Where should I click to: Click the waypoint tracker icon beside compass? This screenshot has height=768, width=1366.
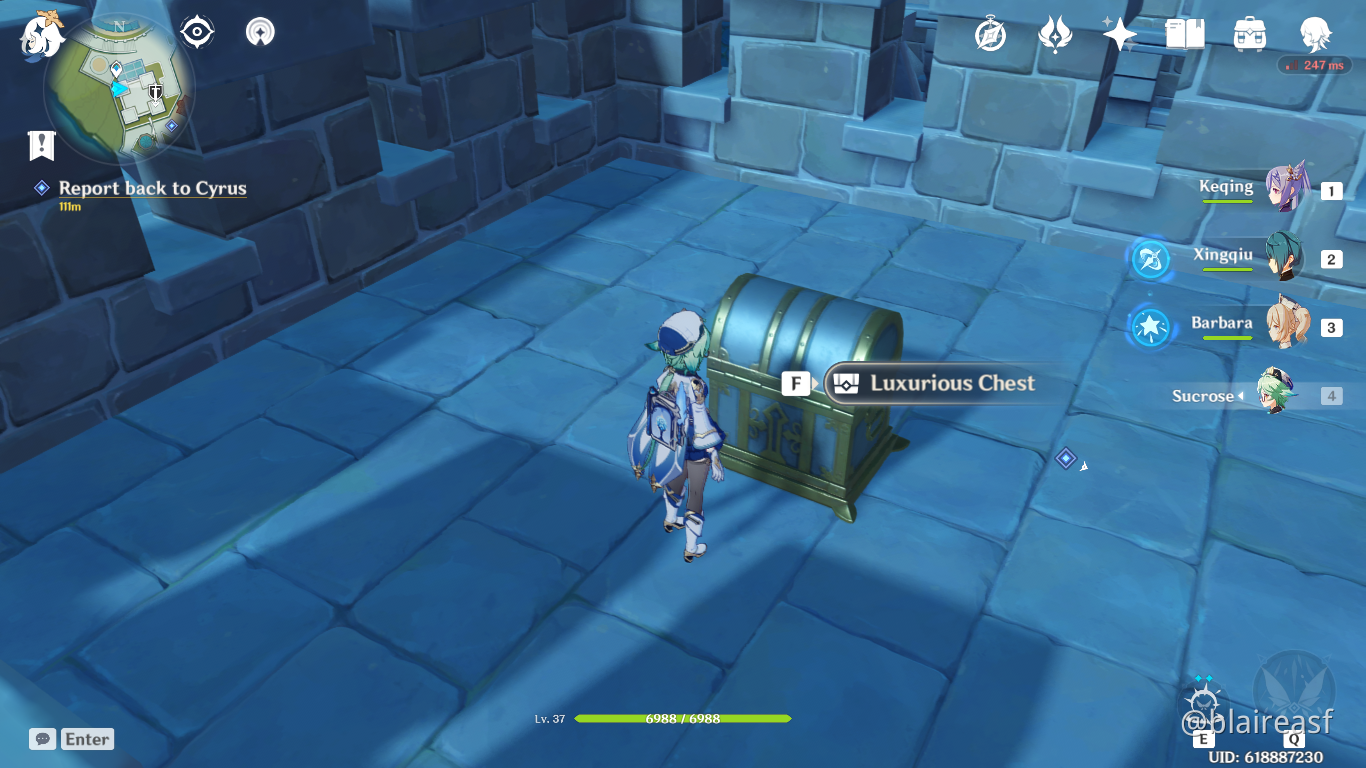(x=259, y=31)
